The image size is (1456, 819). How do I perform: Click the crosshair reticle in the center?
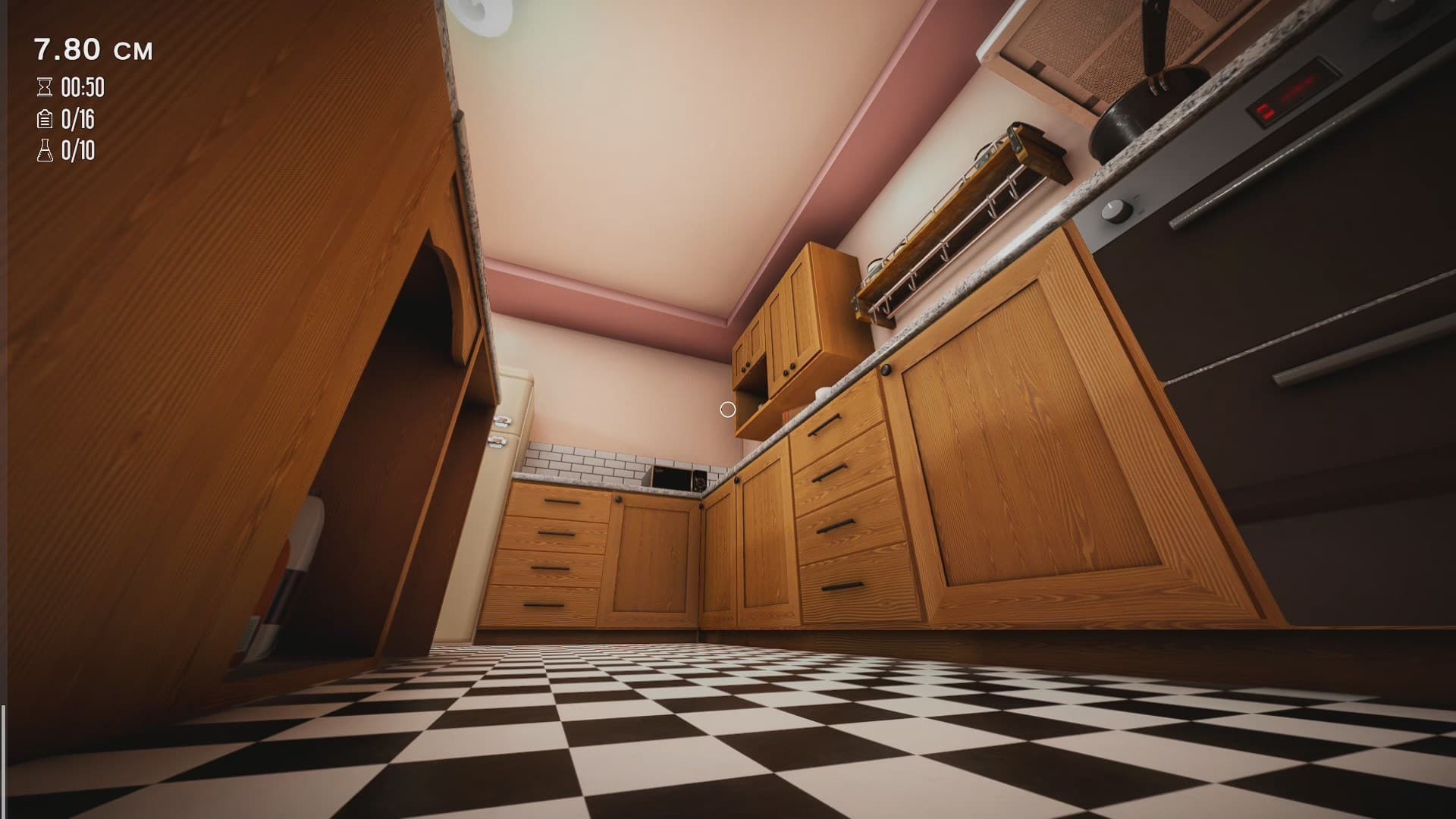(729, 409)
